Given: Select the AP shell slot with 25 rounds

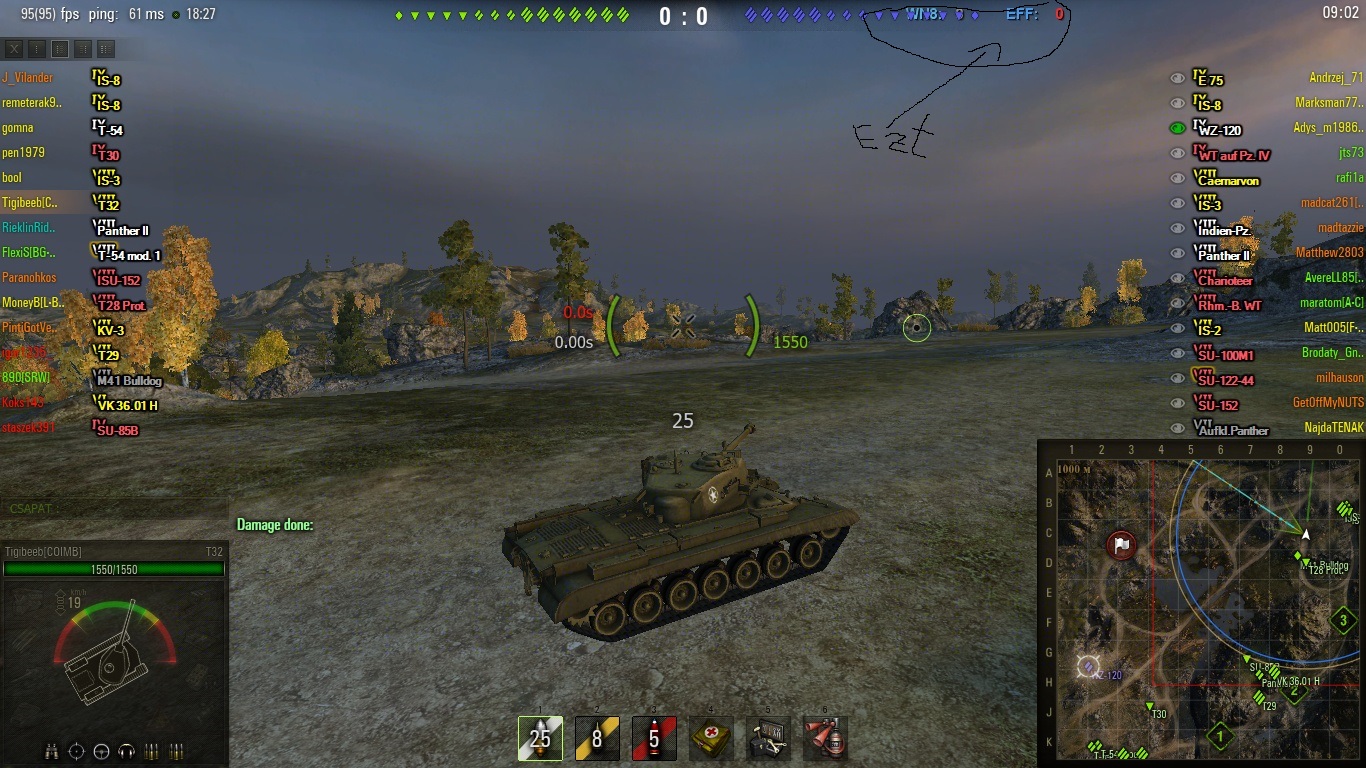Looking at the screenshot, I should [x=540, y=738].
